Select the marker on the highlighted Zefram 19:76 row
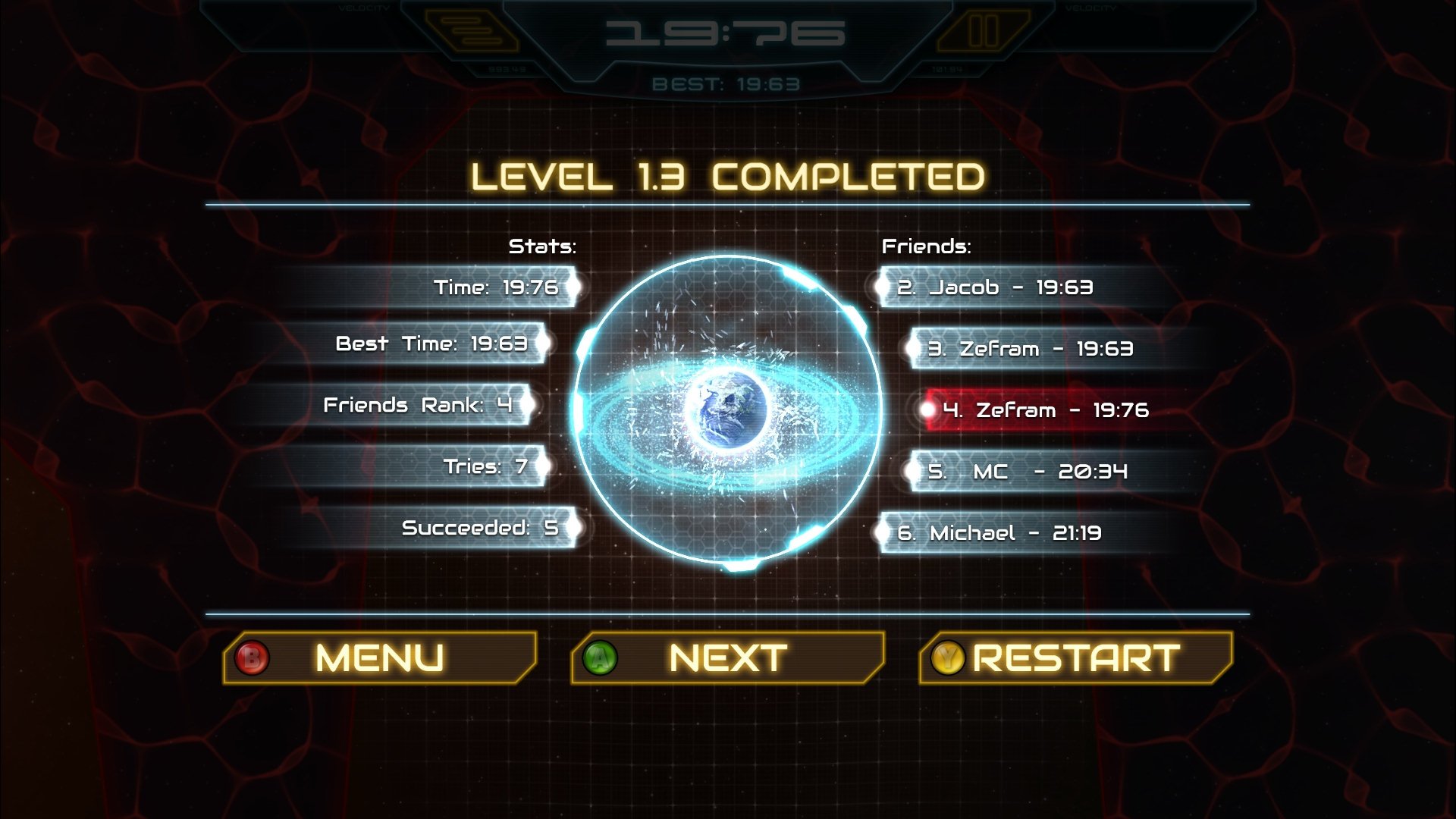This screenshot has width=1456, height=819. [927, 410]
